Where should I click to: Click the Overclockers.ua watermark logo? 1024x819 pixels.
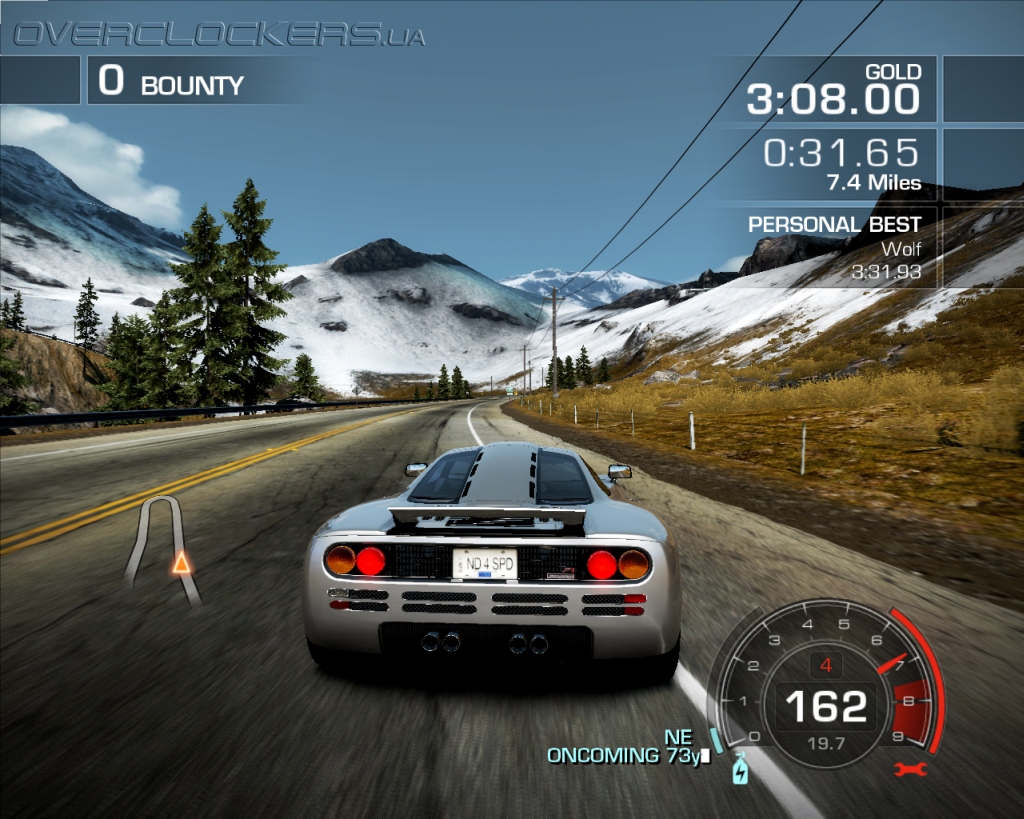(218, 36)
